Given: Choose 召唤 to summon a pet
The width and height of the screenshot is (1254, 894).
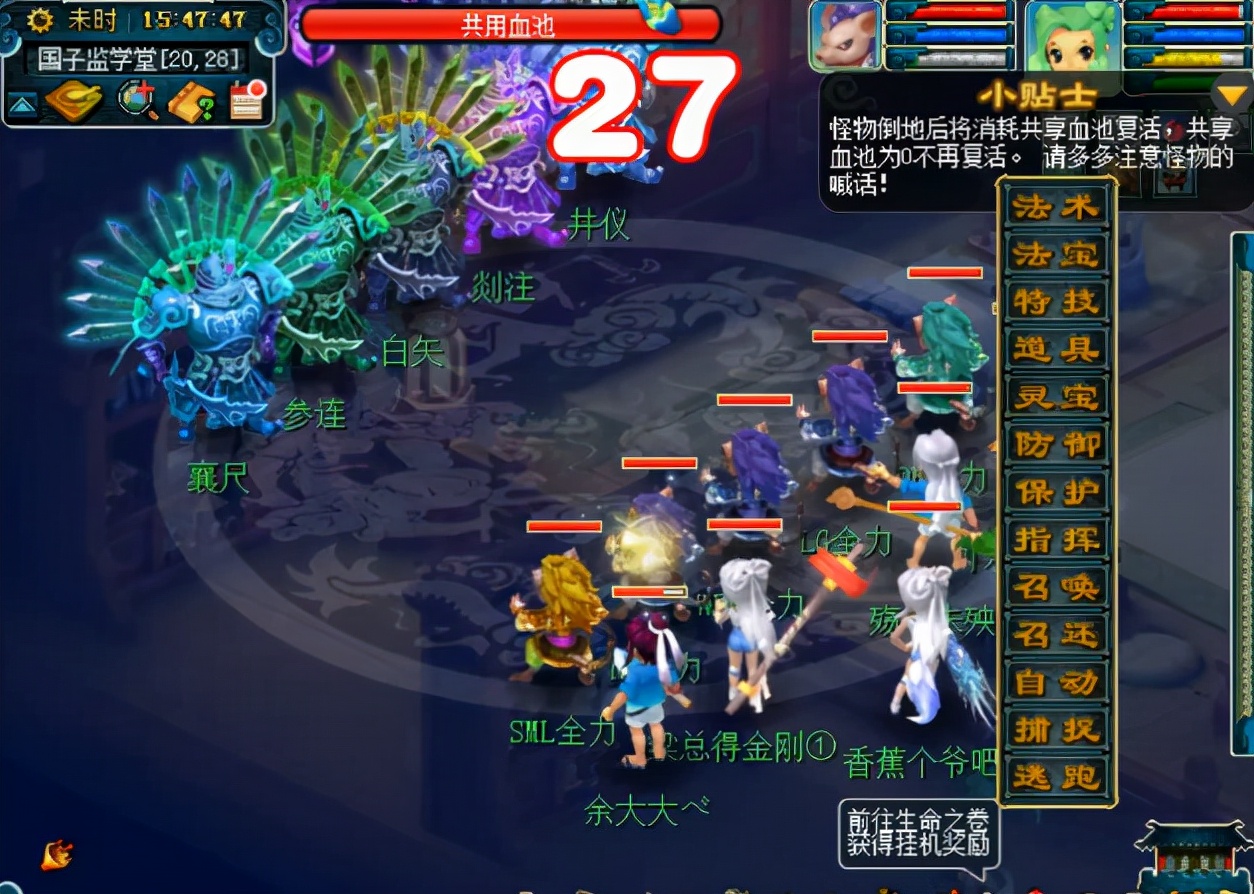Looking at the screenshot, I should (1056, 587).
